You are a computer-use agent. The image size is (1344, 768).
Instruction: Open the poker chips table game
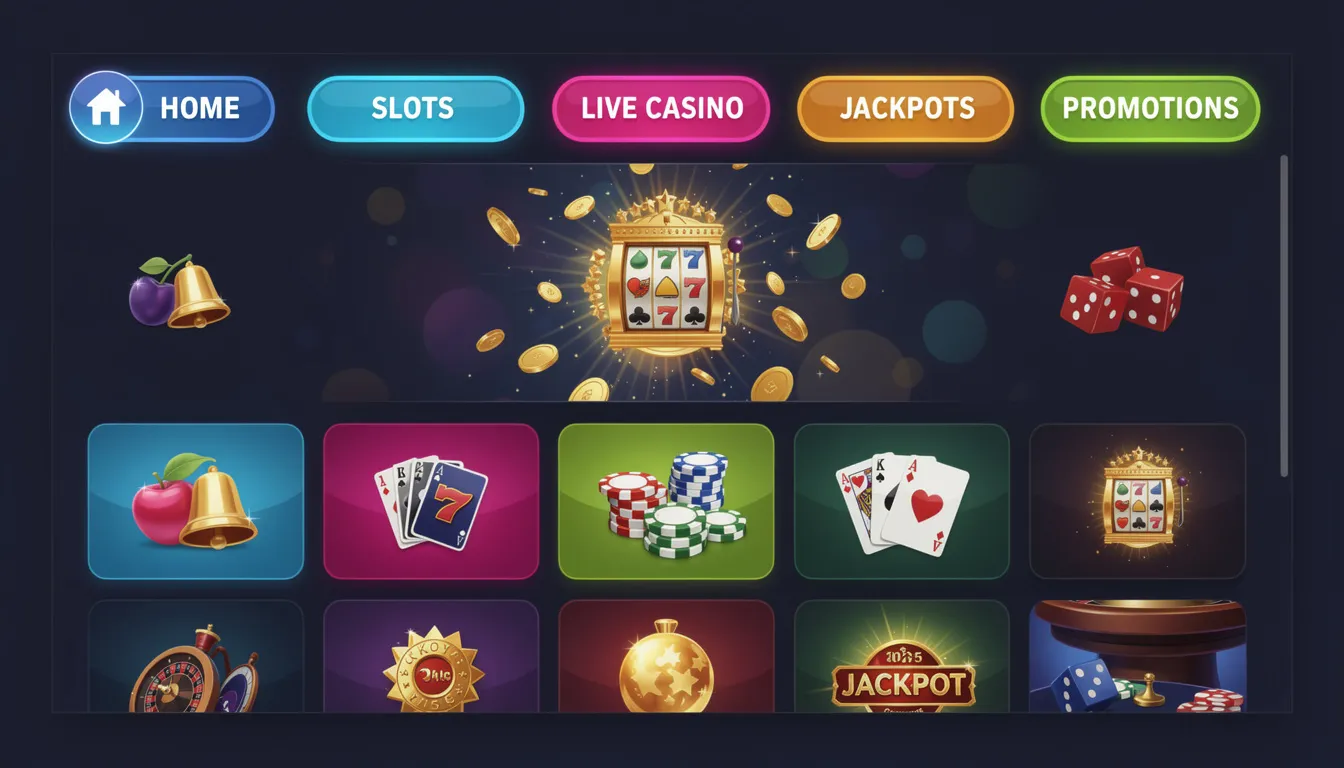click(x=667, y=501)
